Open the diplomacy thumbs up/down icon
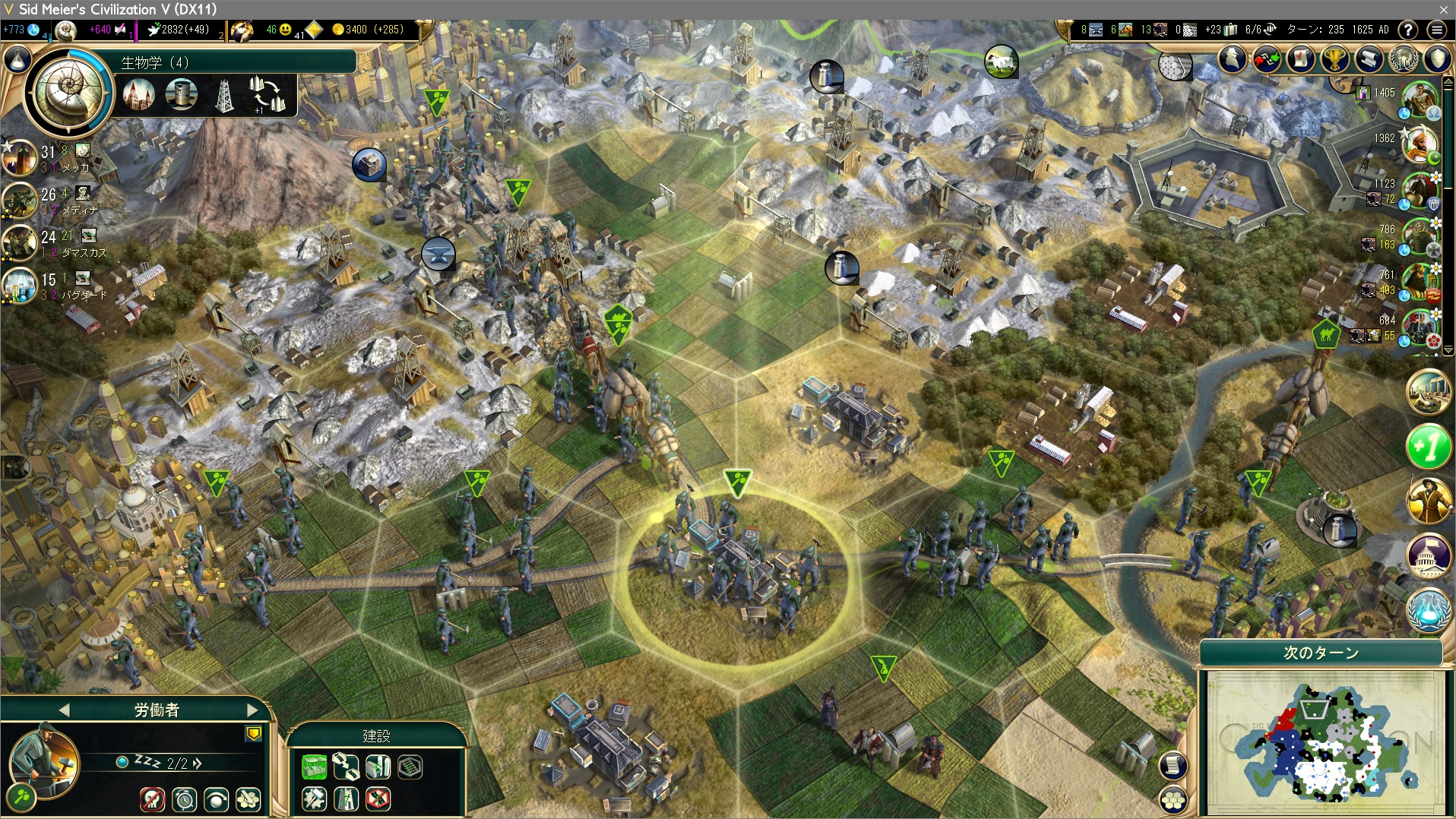 [1267, 59]
